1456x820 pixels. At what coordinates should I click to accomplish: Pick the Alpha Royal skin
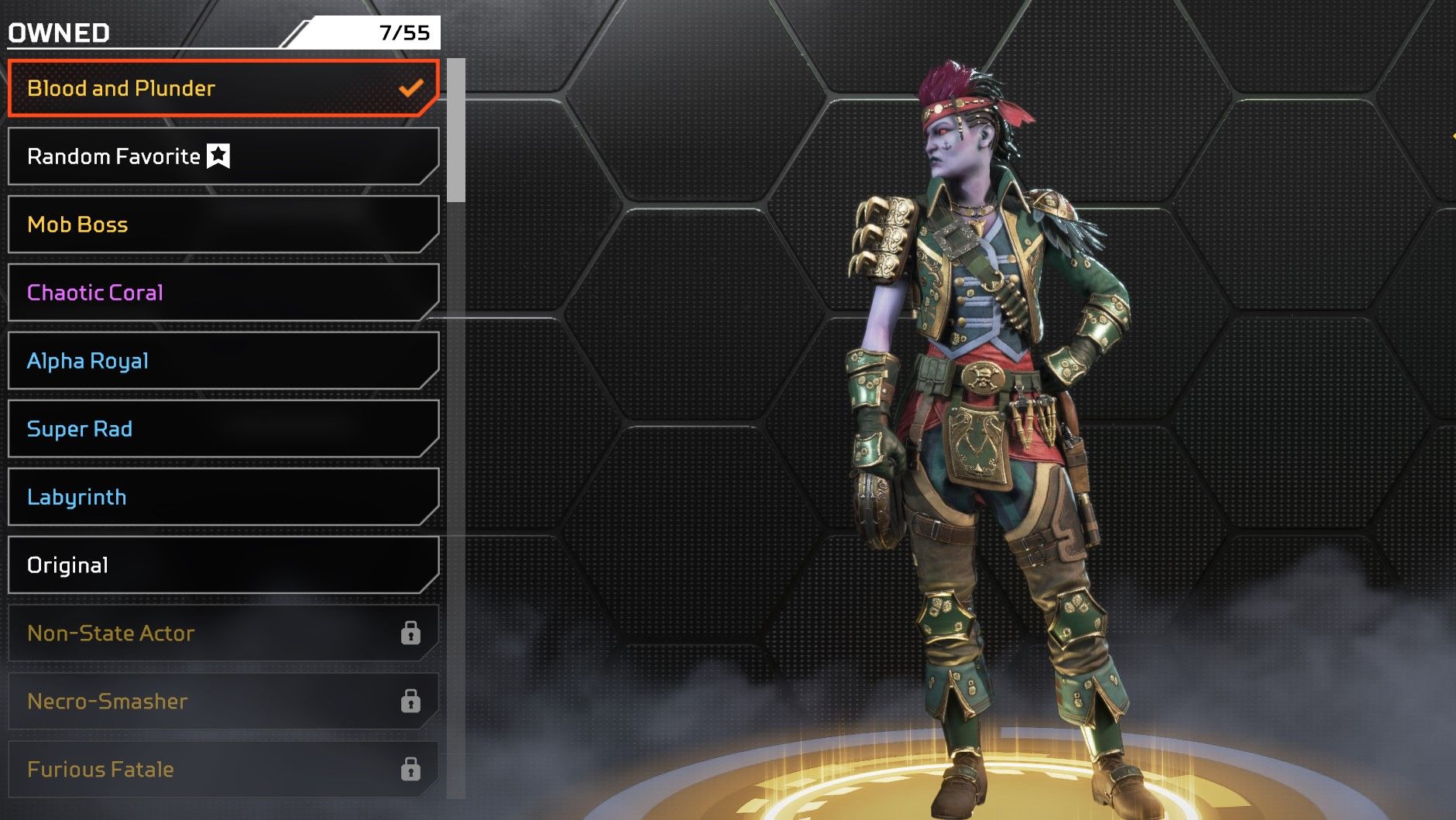pos(223,361)
